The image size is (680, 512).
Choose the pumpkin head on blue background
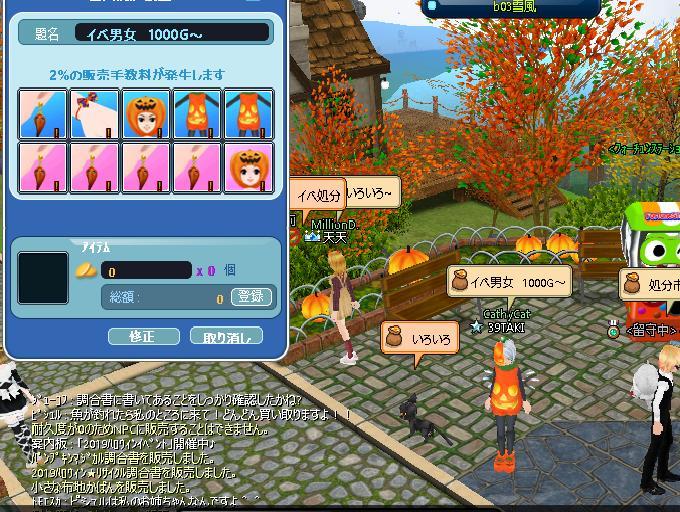tap(147, 113)
